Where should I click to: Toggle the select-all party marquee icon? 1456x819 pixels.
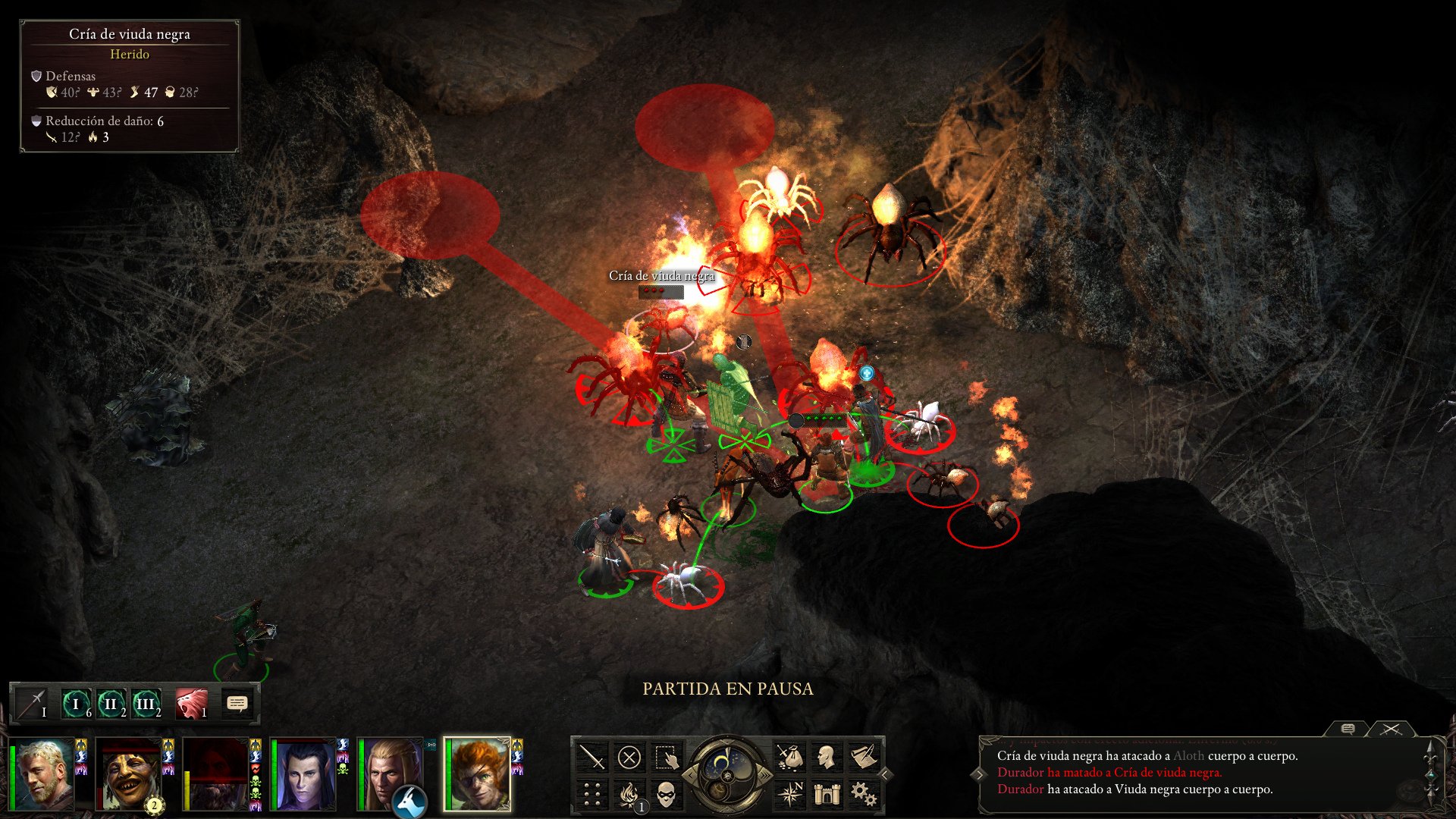coord(667,757)
